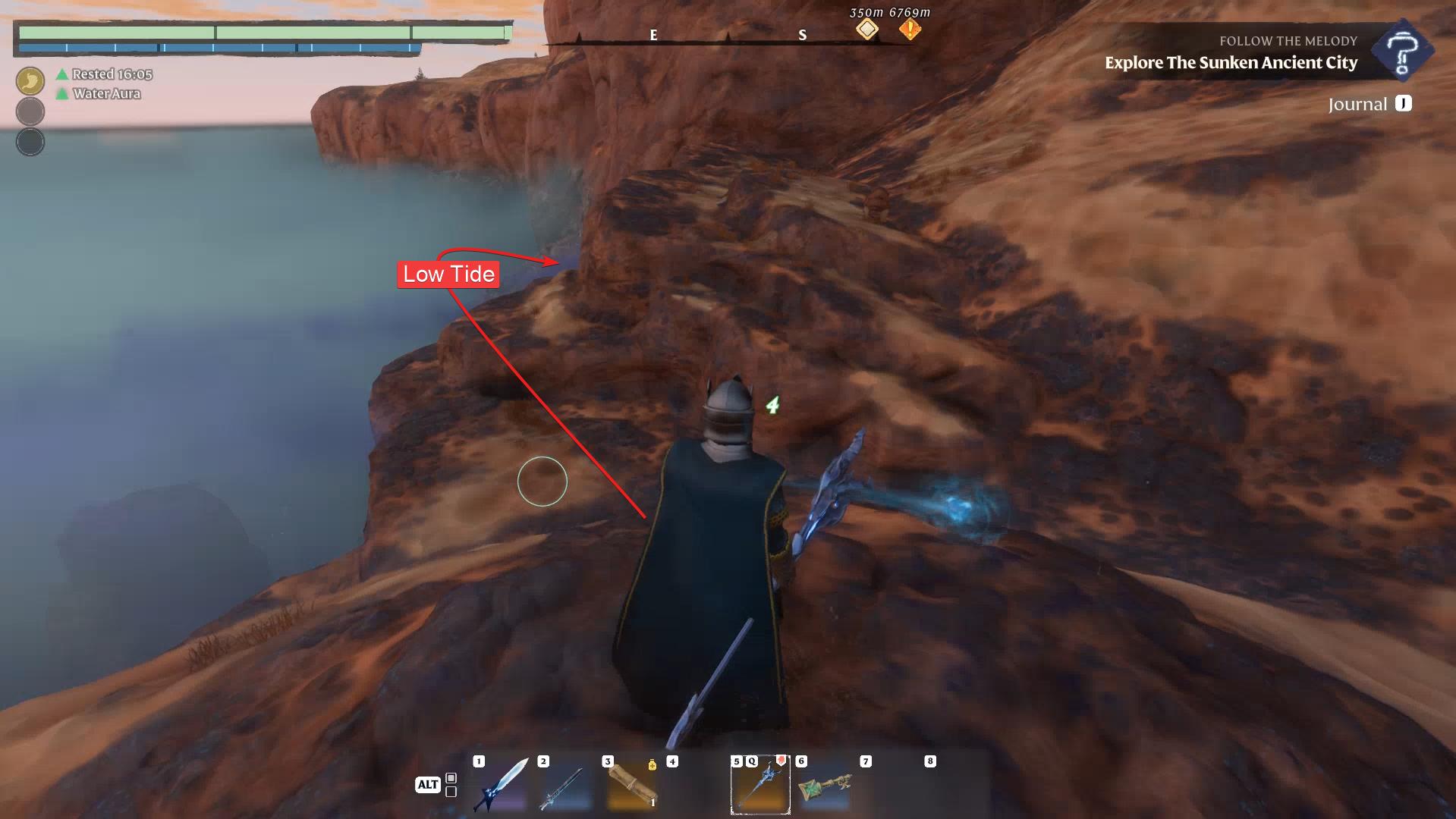The image size is (1456, 819).
Task: Select the blue staff in slot 5
Action: [x=760, y=786]
